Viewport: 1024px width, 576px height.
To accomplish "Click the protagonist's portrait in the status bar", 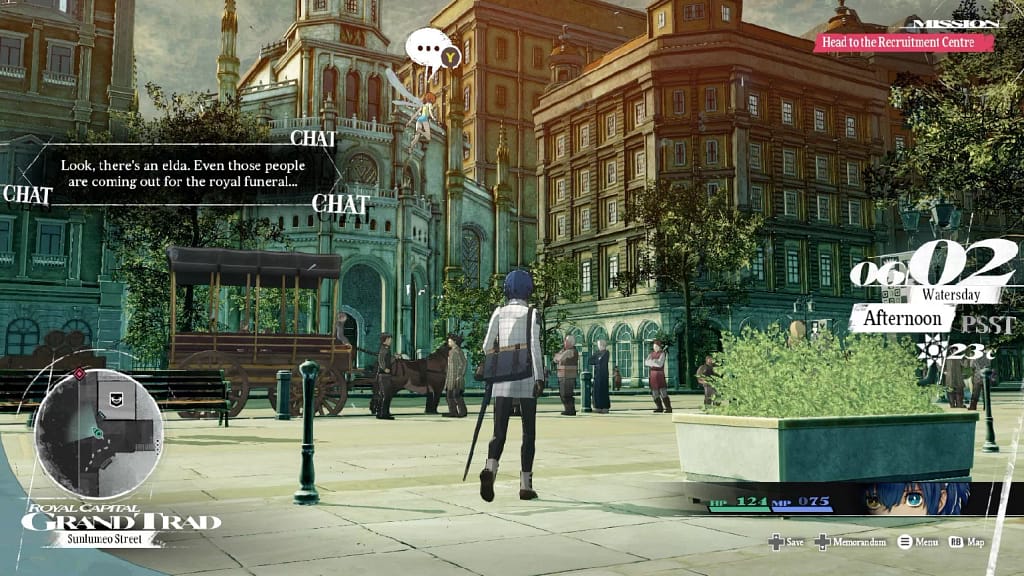I will 916,497.
